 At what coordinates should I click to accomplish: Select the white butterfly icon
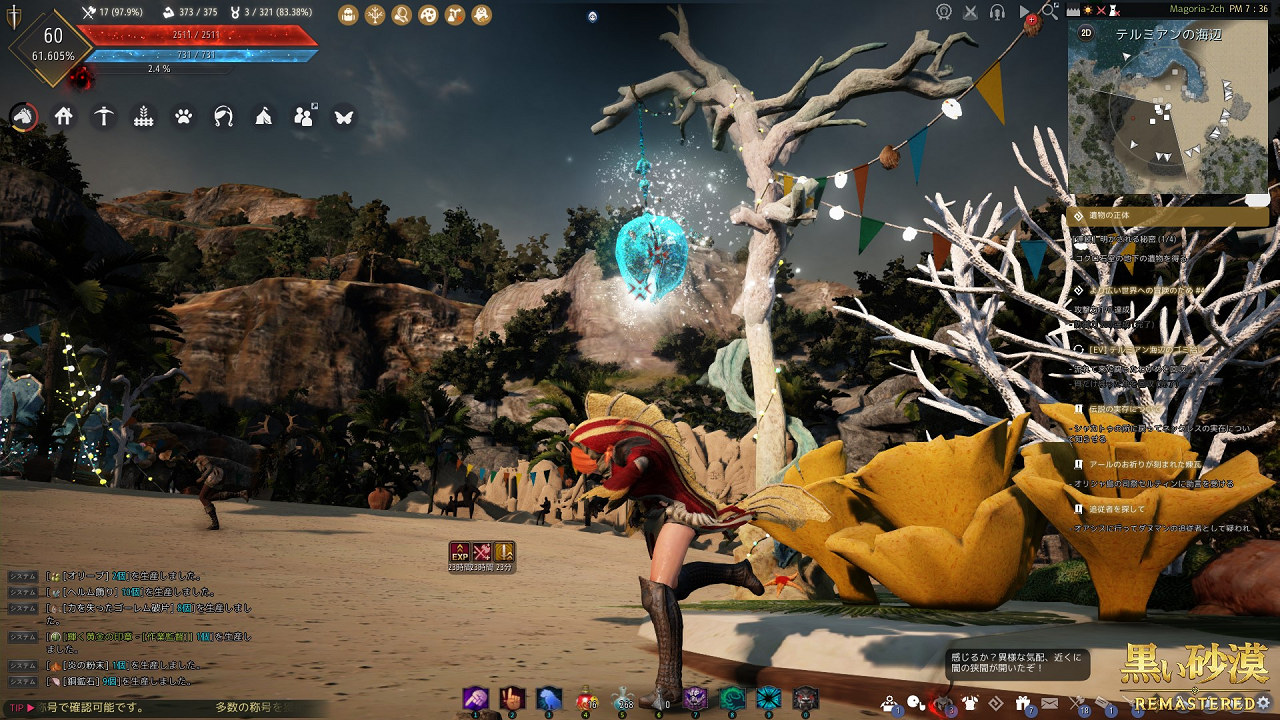coord(344,116)
